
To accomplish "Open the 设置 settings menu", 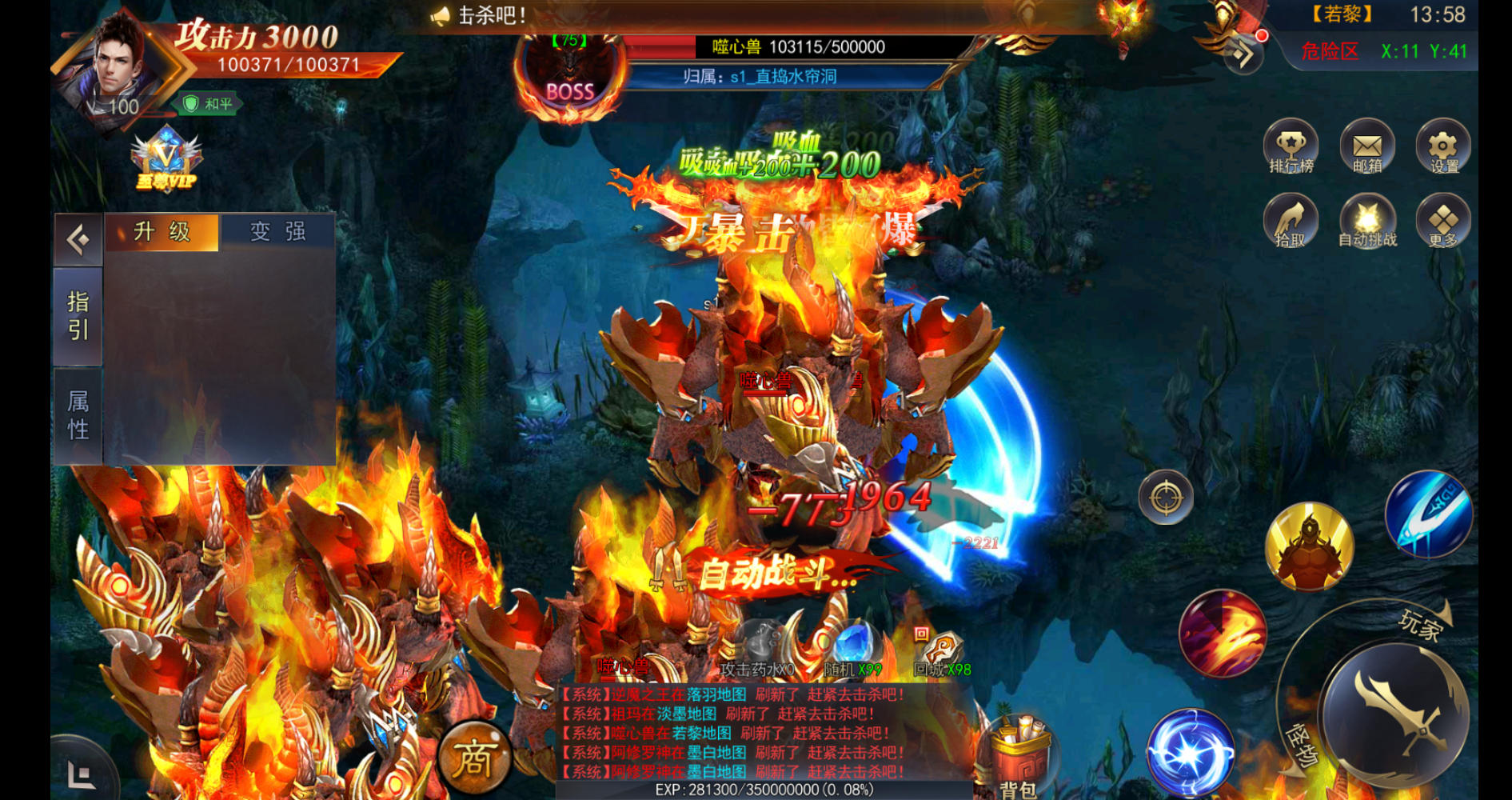I will click(x=1443, y=146).
